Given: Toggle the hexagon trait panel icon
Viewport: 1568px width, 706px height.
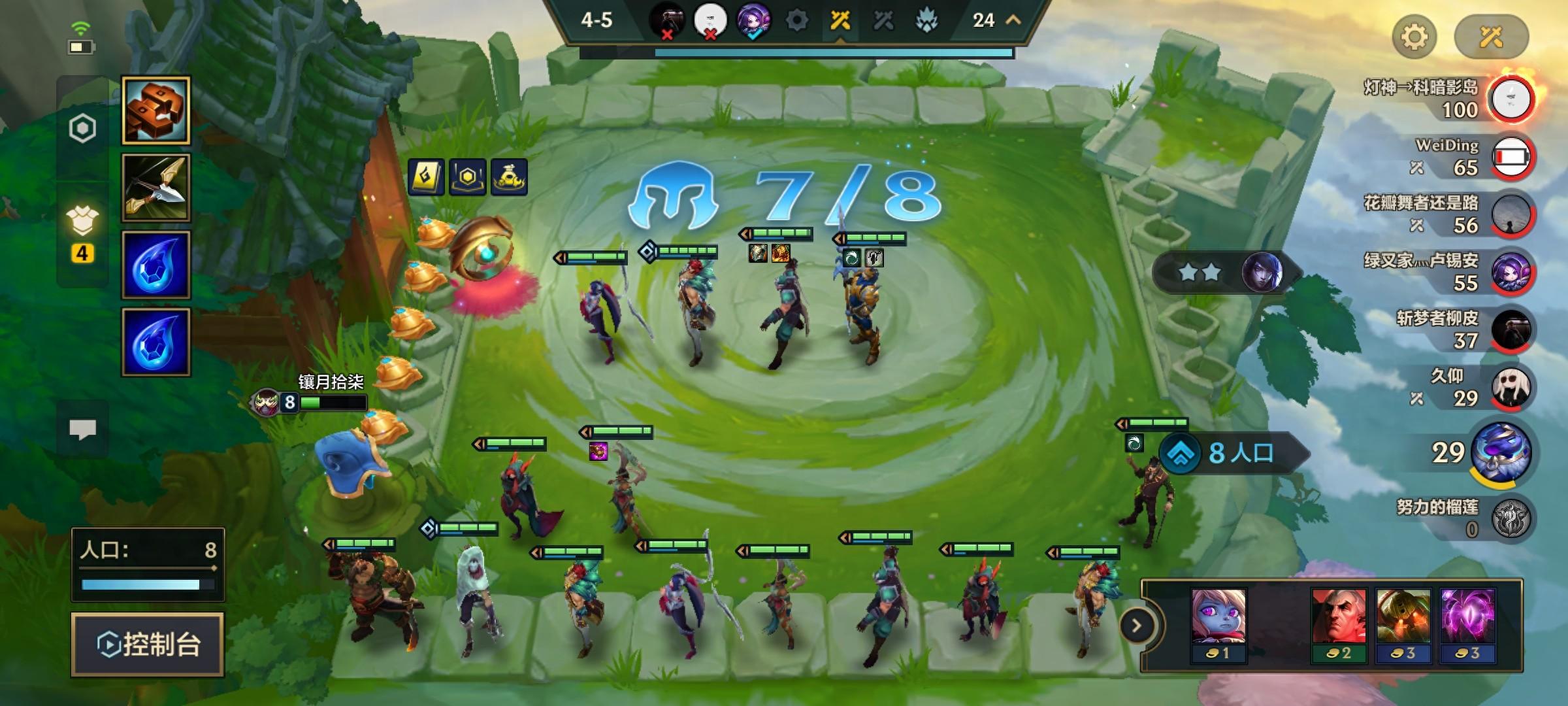Looking at the screenshot, I should pyautogui.click(x=82, y=129).
